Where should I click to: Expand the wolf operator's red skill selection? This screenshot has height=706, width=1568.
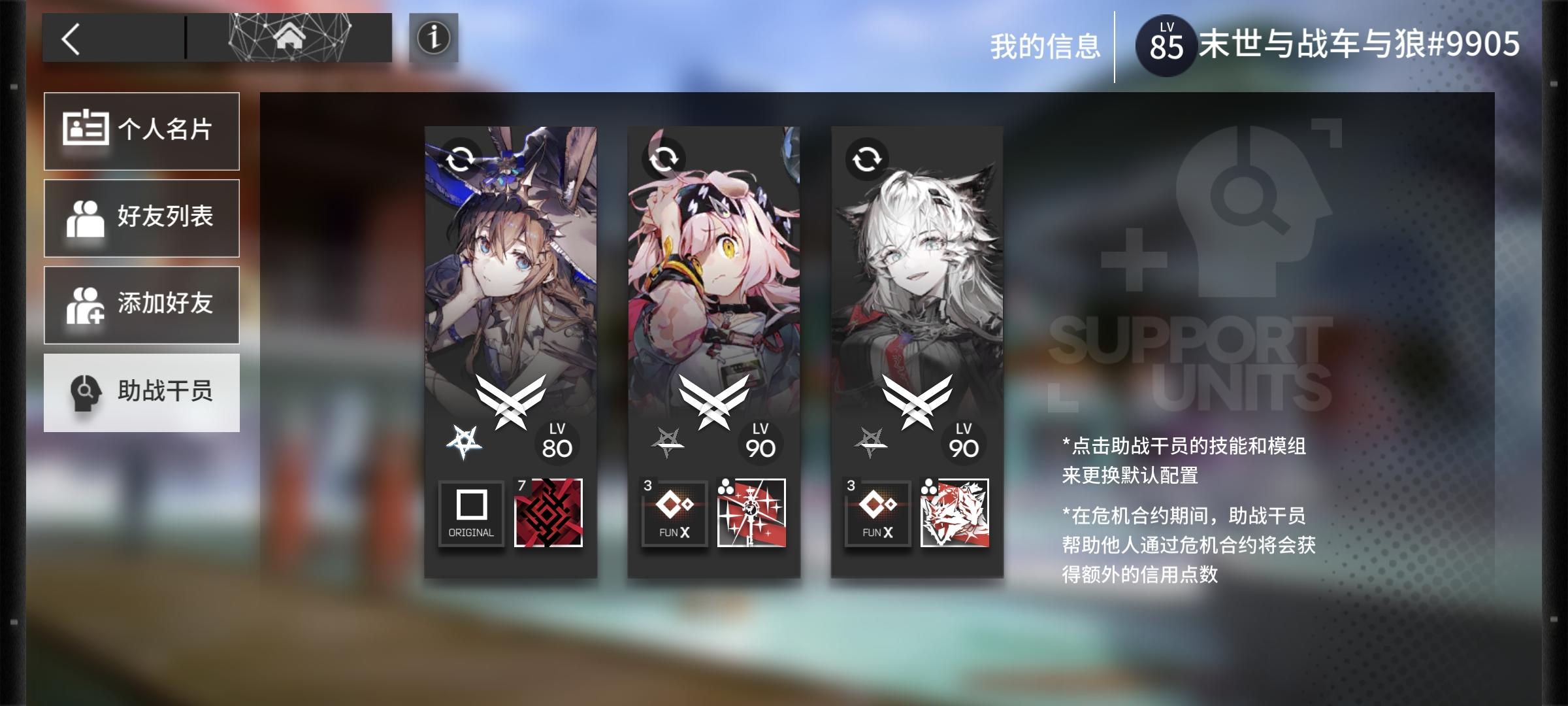point(955,513)
